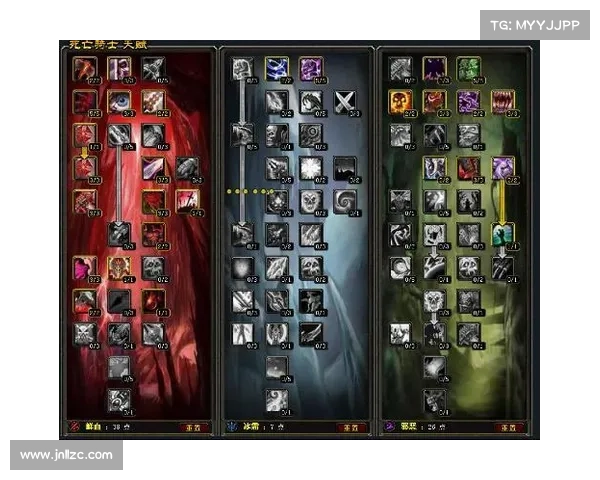
Task: Select the eye talent in Blood tree
Action: [120, 102]
